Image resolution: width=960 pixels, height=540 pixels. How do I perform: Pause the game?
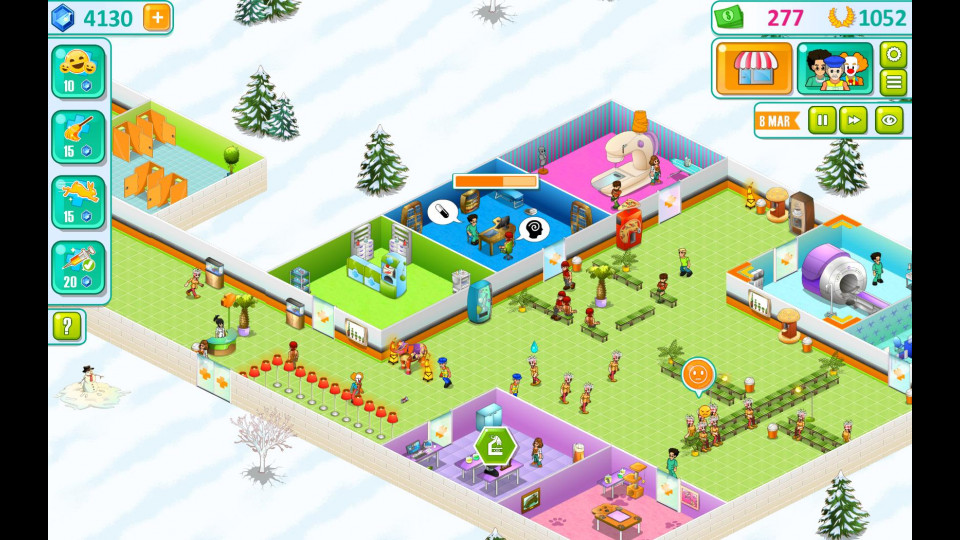click(x=822, y=120)
